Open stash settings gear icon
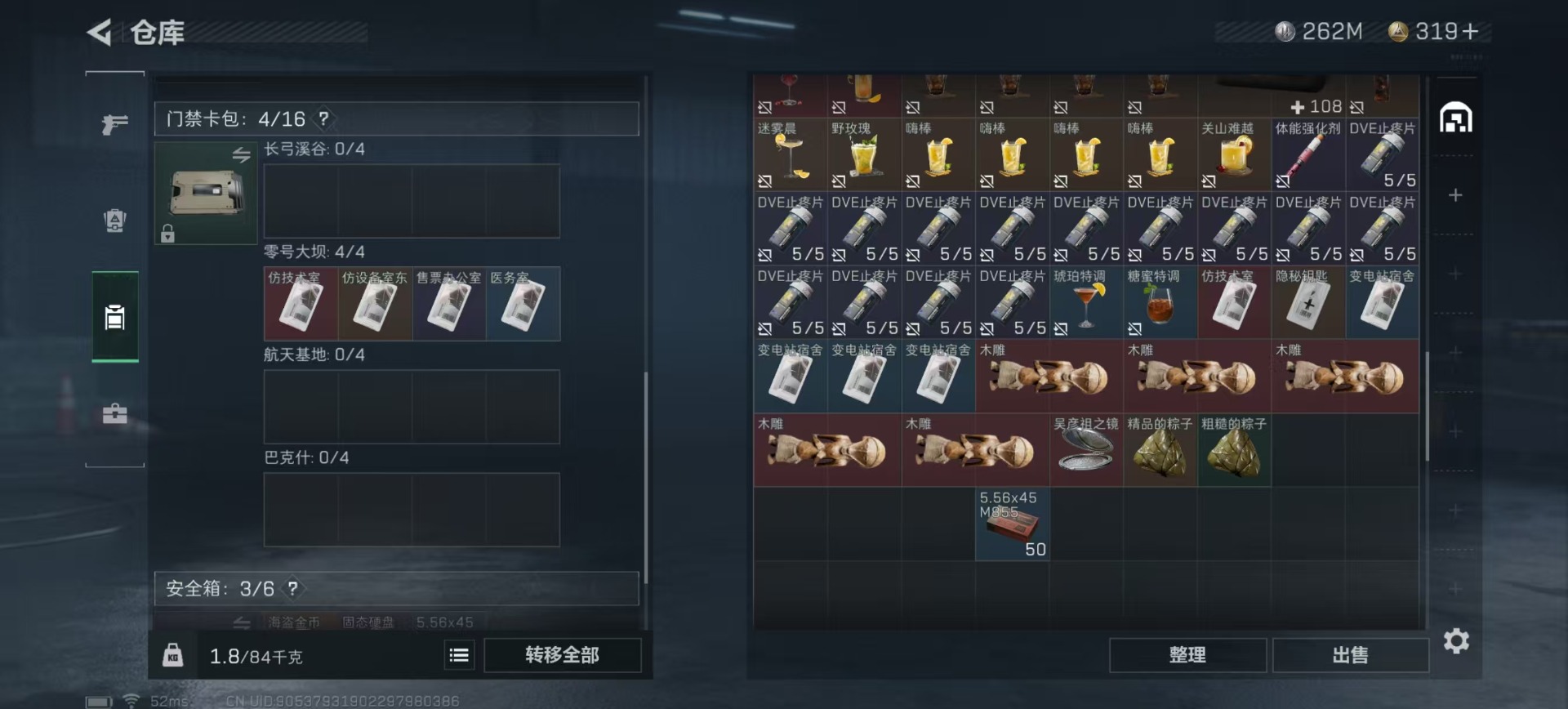 [1456, 641]
